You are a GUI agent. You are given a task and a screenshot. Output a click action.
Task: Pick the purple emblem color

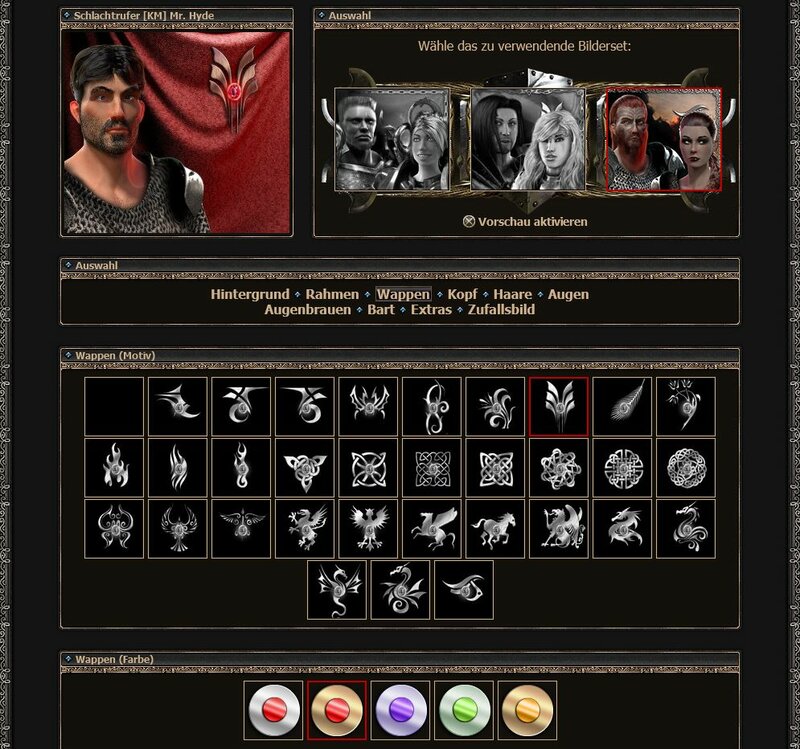tap(400, 711)
